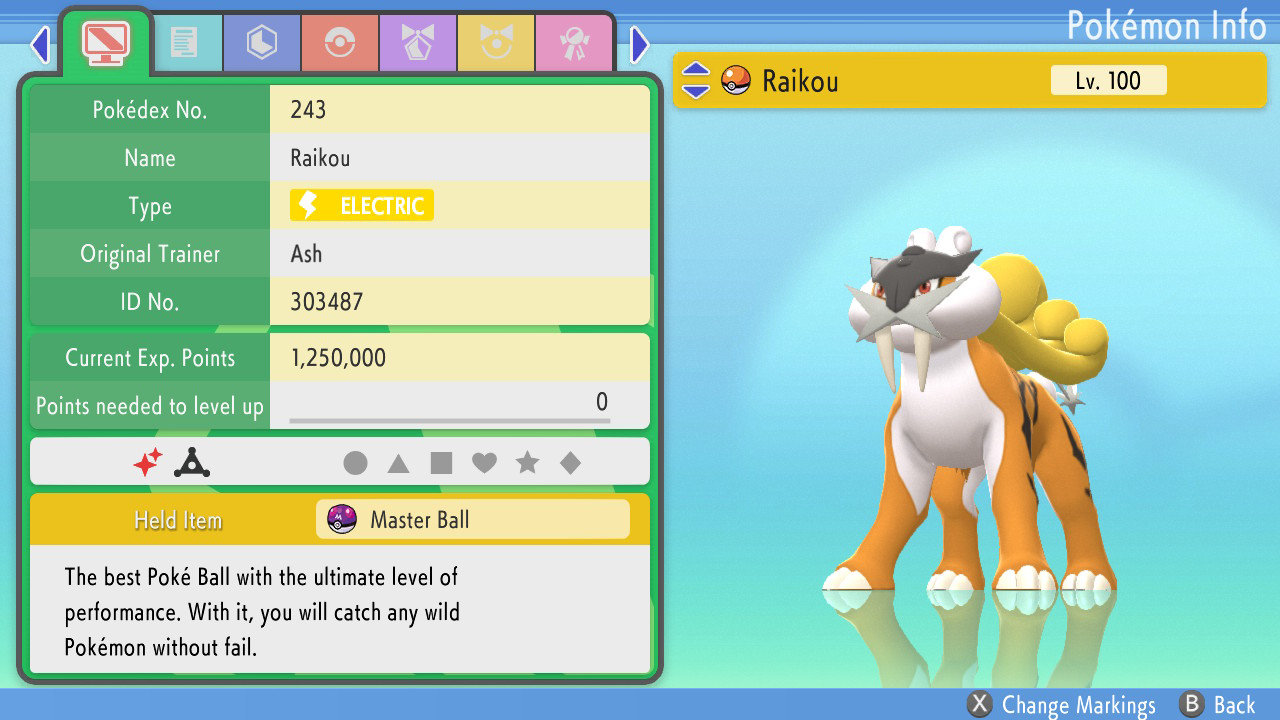
Task: Switch to the Trainer Memo tab
Action: click(188, 43)
